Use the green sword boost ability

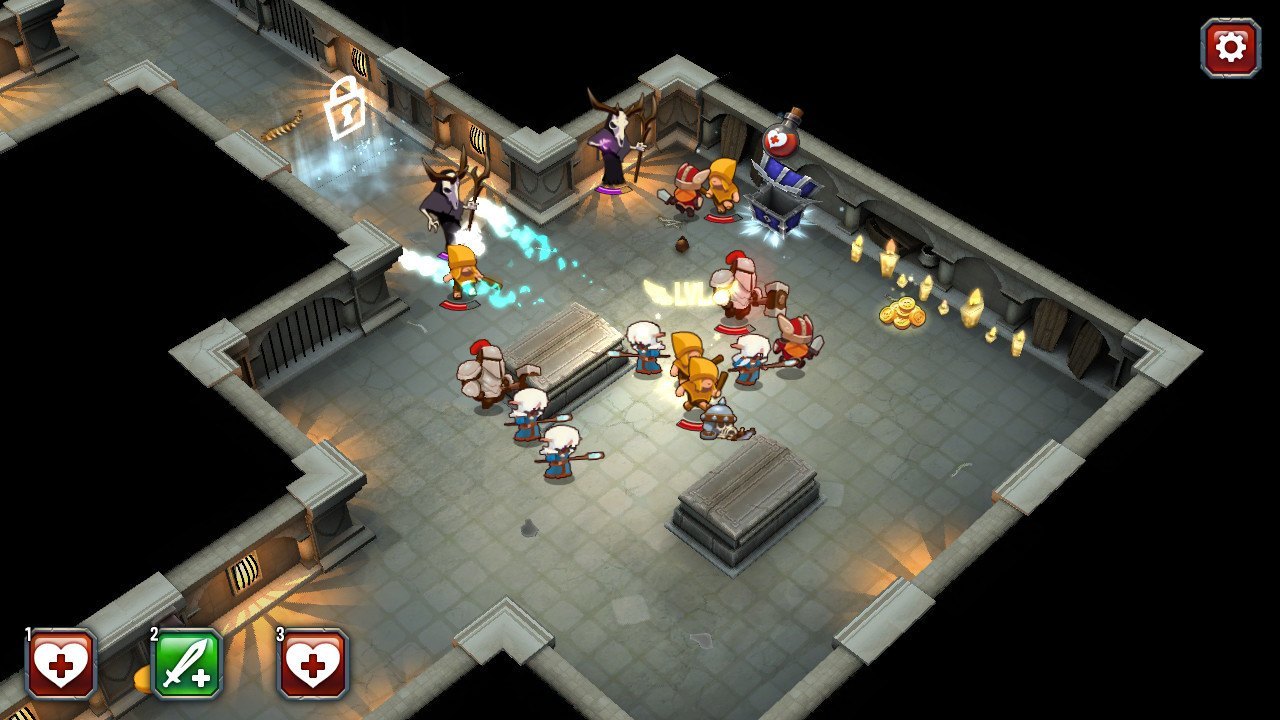(x=187, y=664)
